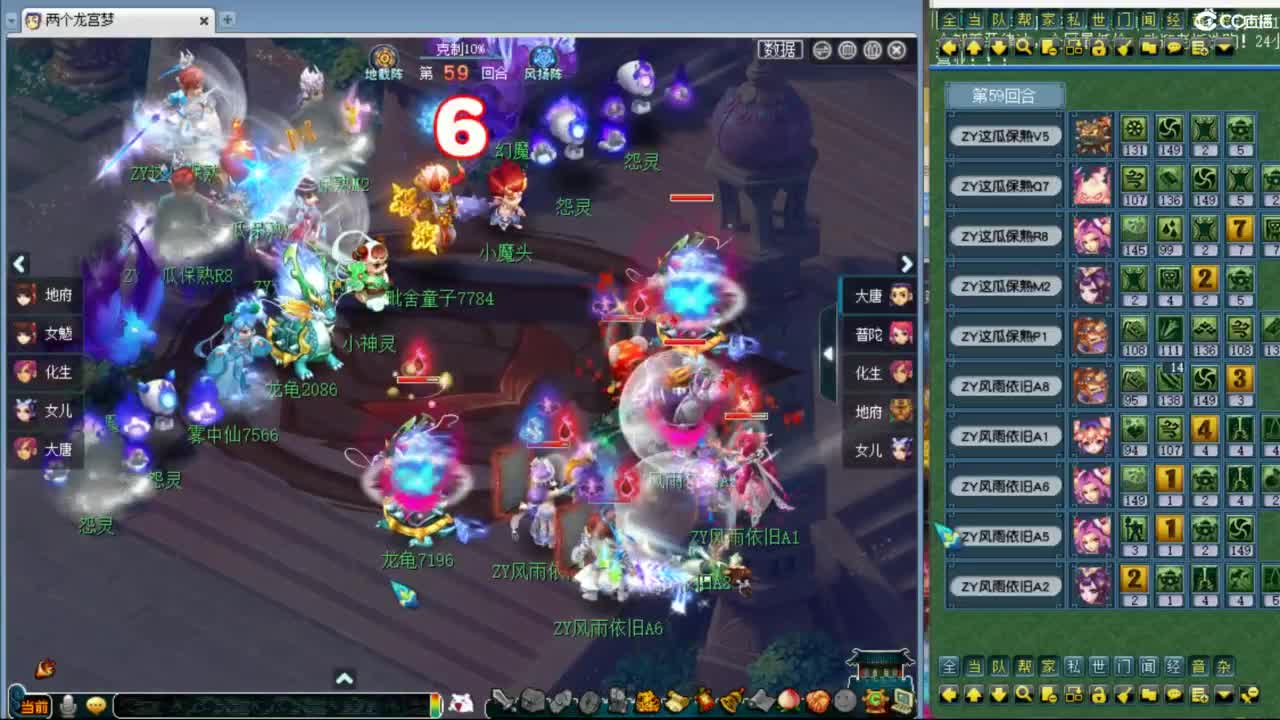Select the sword icon in the bottom toolbar
1280x720 pixels.
click(501, 700)
